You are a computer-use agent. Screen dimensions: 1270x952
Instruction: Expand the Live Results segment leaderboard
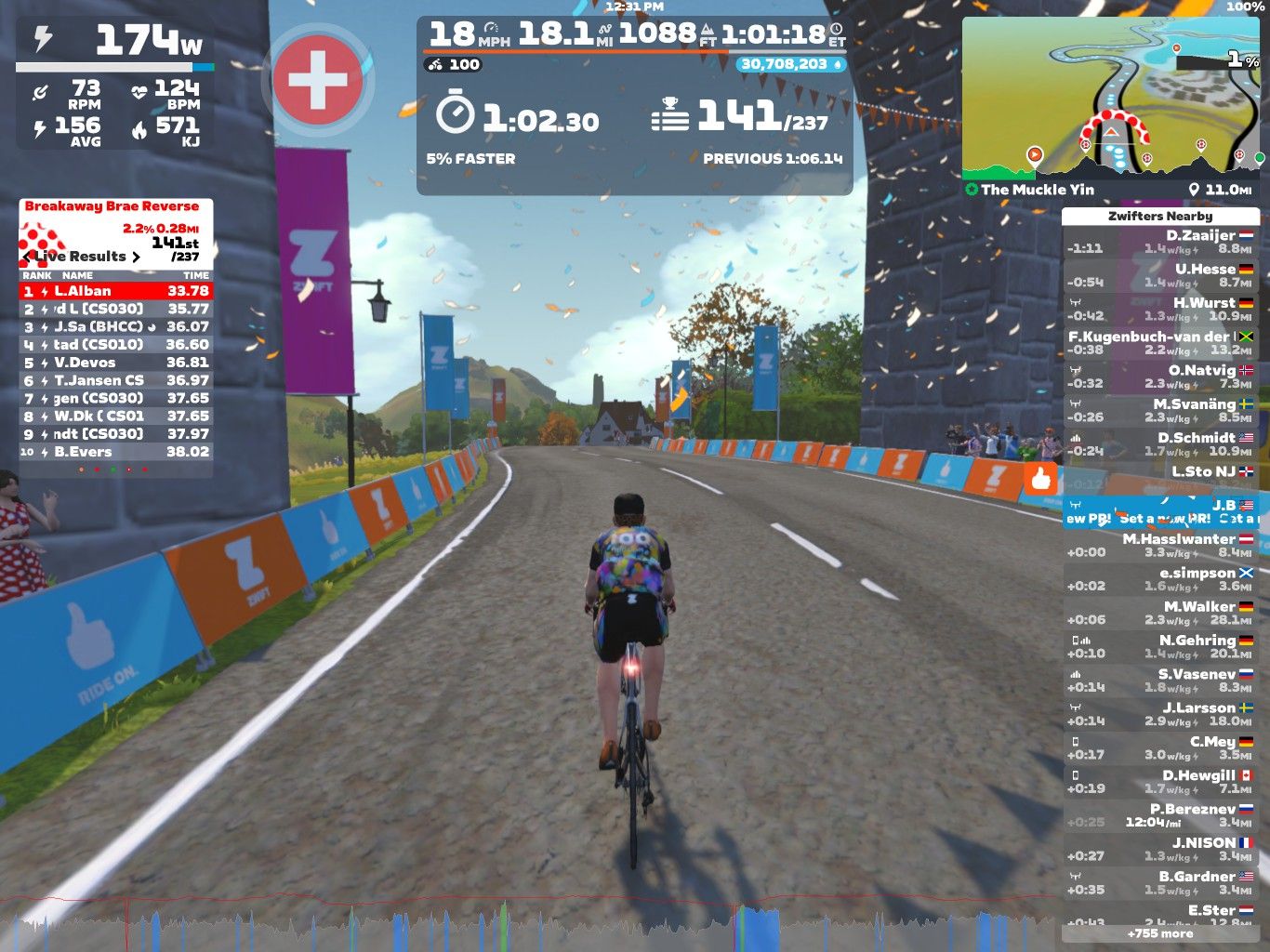(84, 257)
